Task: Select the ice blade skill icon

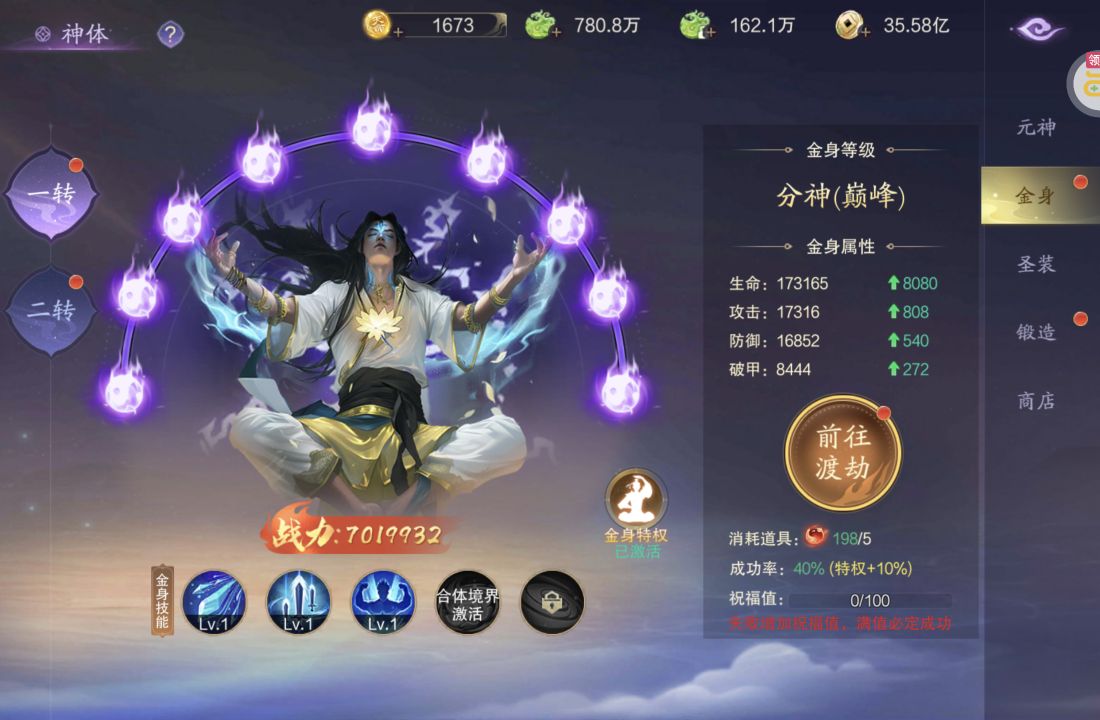Action: (x=214, y=602)
